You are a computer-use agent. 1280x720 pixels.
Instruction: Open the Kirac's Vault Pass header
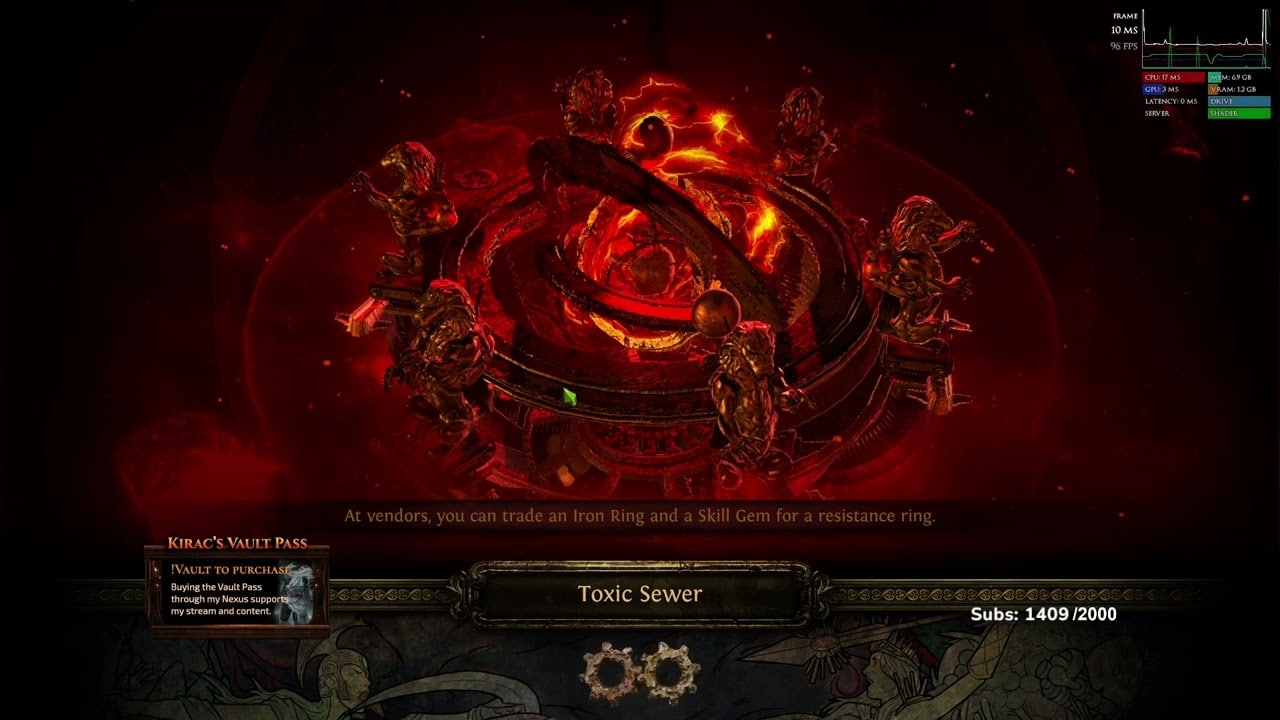(x=240, y=540)
